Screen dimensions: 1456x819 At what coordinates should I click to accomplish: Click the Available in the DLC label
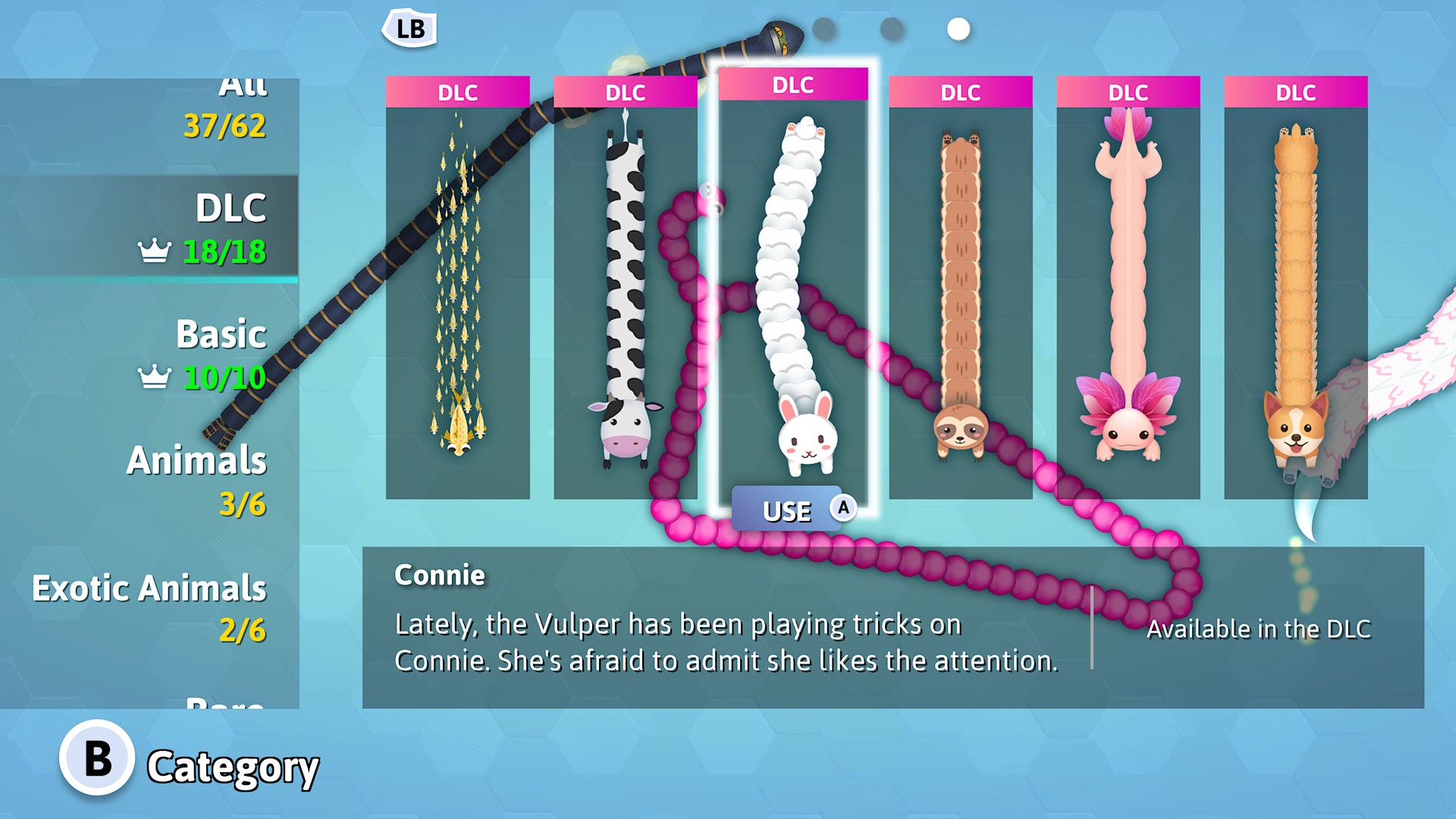coord(1259,629)
